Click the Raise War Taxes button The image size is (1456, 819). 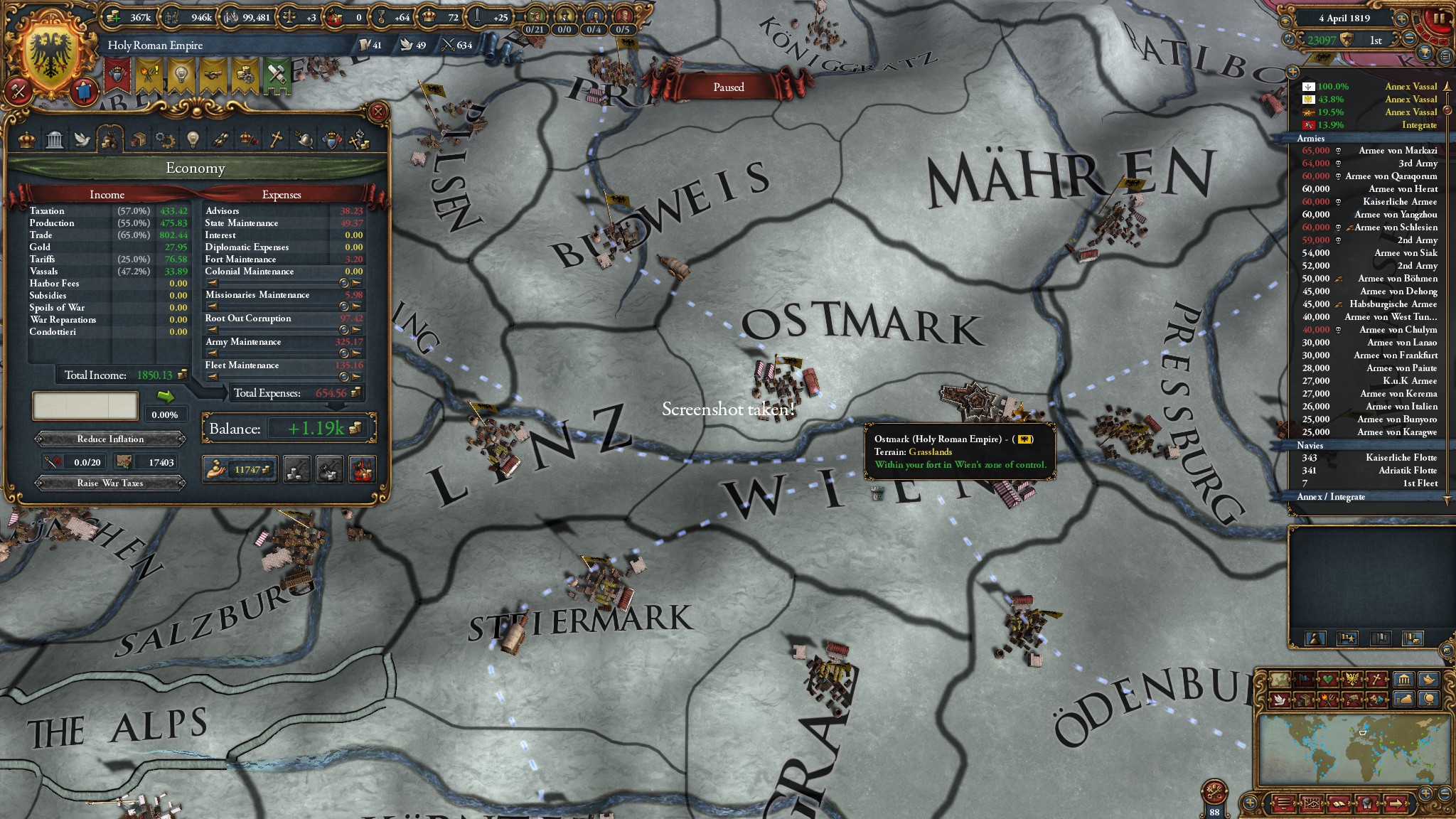pyautogui.click(x=110, y=483)
